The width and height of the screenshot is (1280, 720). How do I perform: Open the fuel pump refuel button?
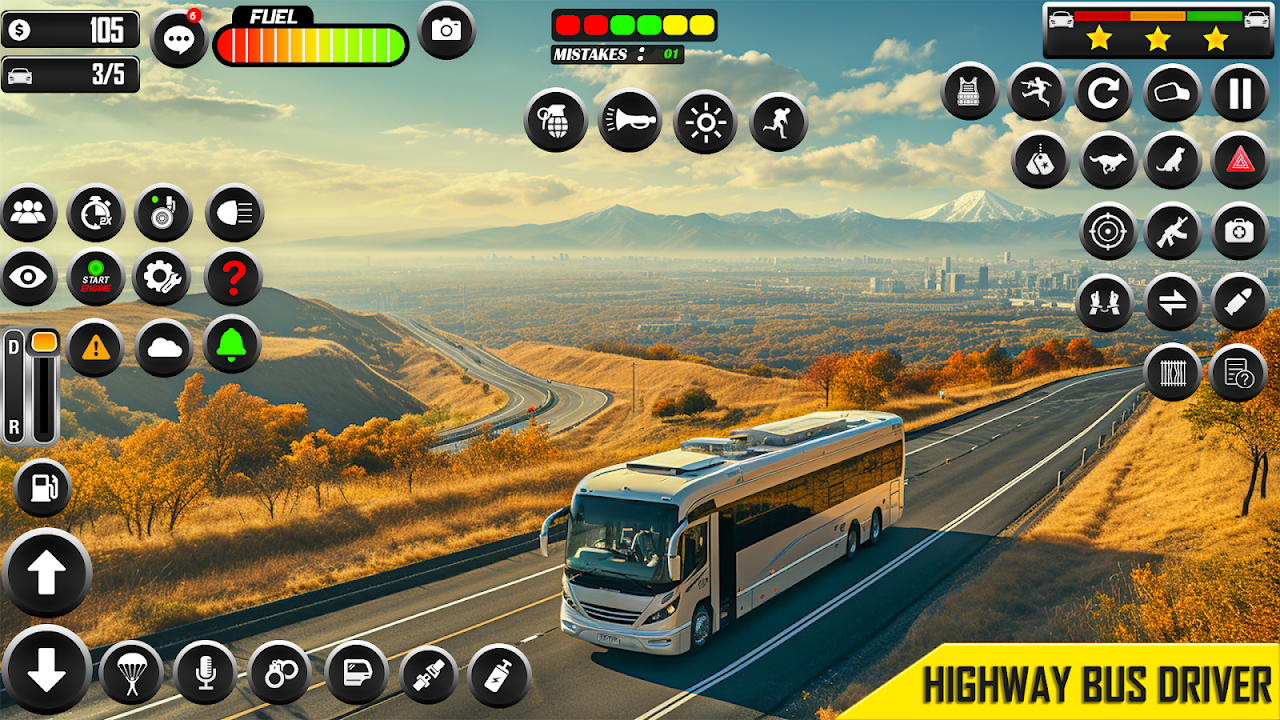[43, 488]
